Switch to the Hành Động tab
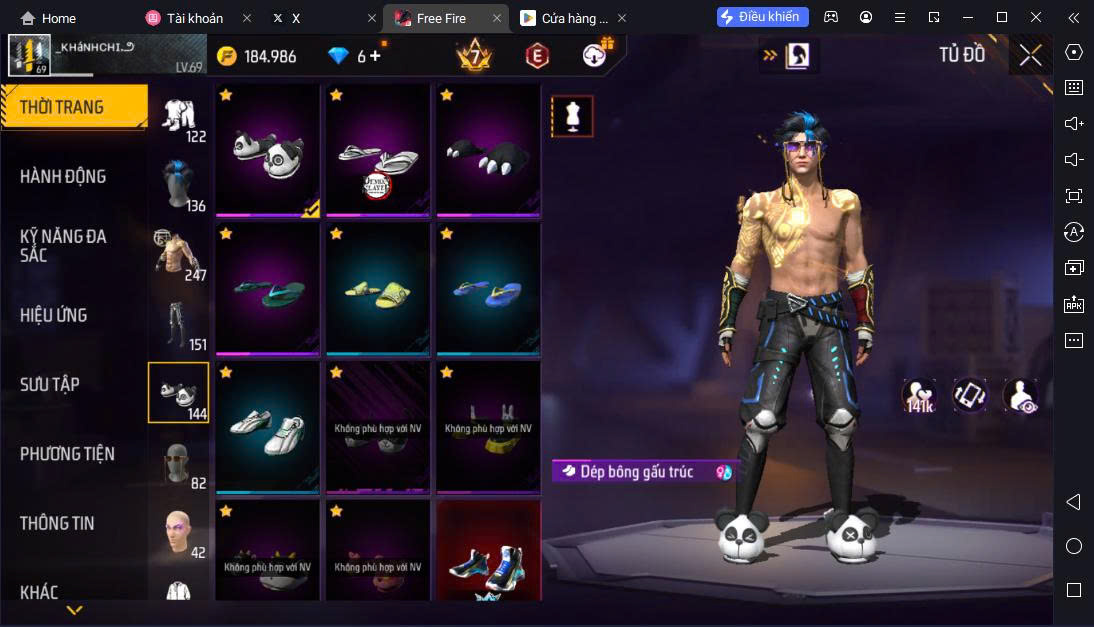The width and height of the screenshot is (1094, 627). coord(63,177)
